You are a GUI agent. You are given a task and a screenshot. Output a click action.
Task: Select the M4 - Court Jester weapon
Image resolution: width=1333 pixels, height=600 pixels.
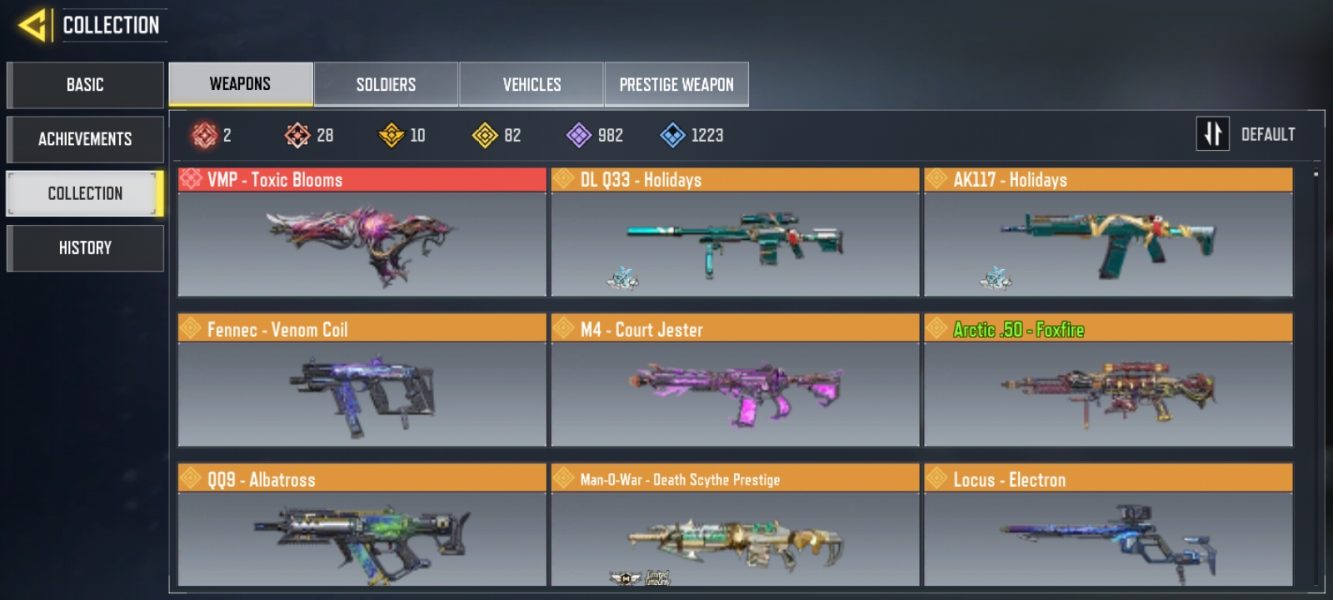tap(734, 383)
